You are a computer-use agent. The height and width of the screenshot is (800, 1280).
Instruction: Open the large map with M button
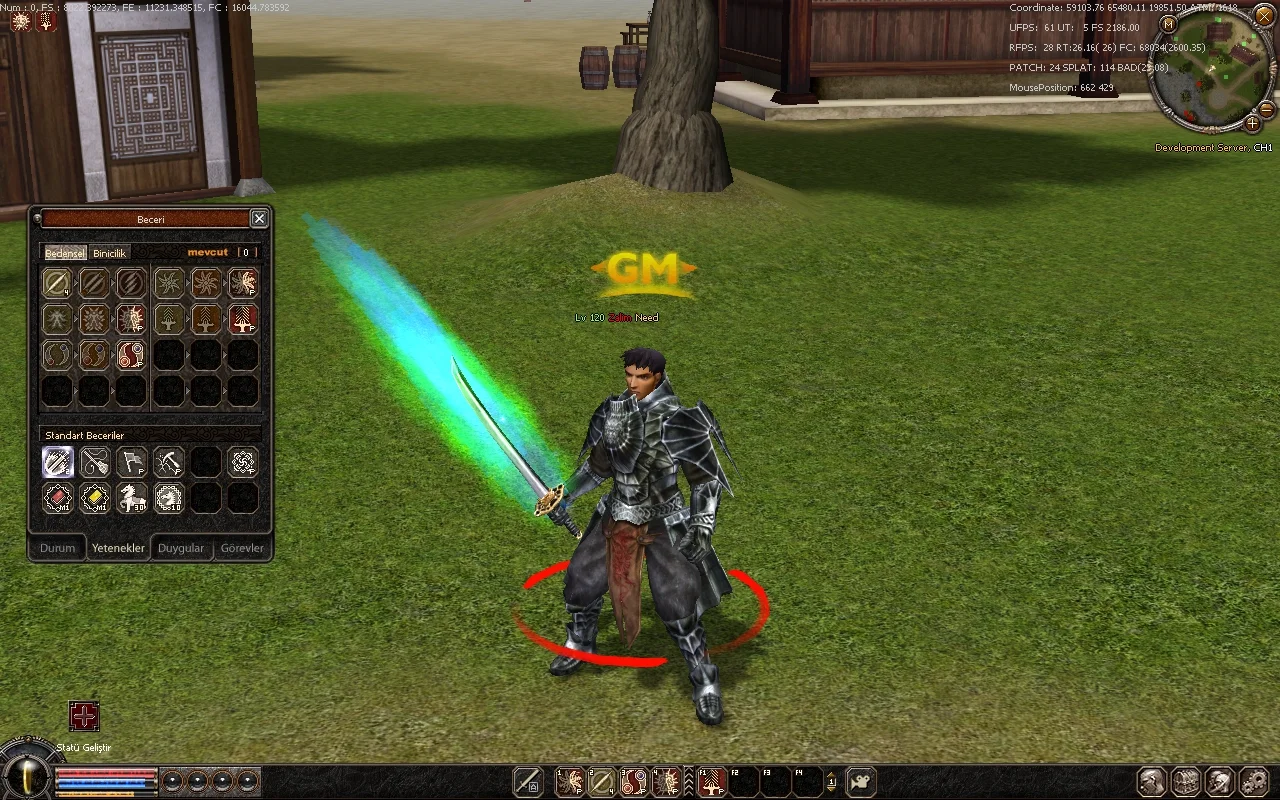1167,24
